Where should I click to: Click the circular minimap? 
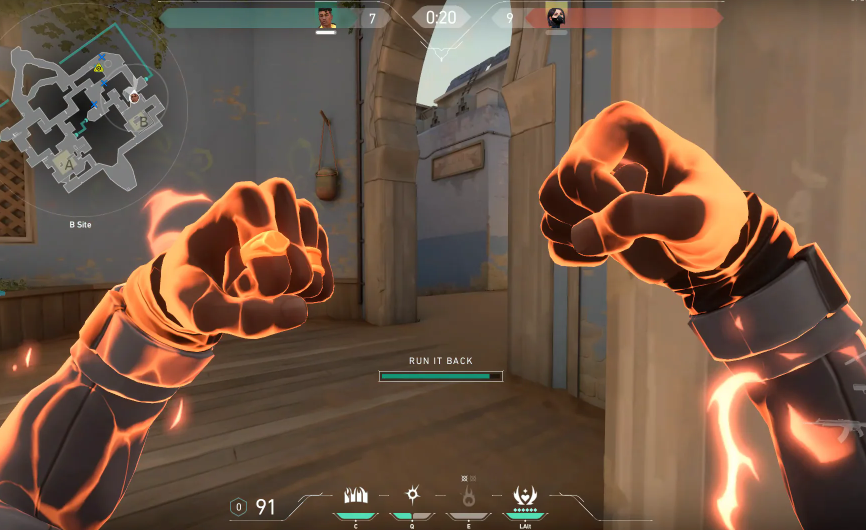coord(92,120)
